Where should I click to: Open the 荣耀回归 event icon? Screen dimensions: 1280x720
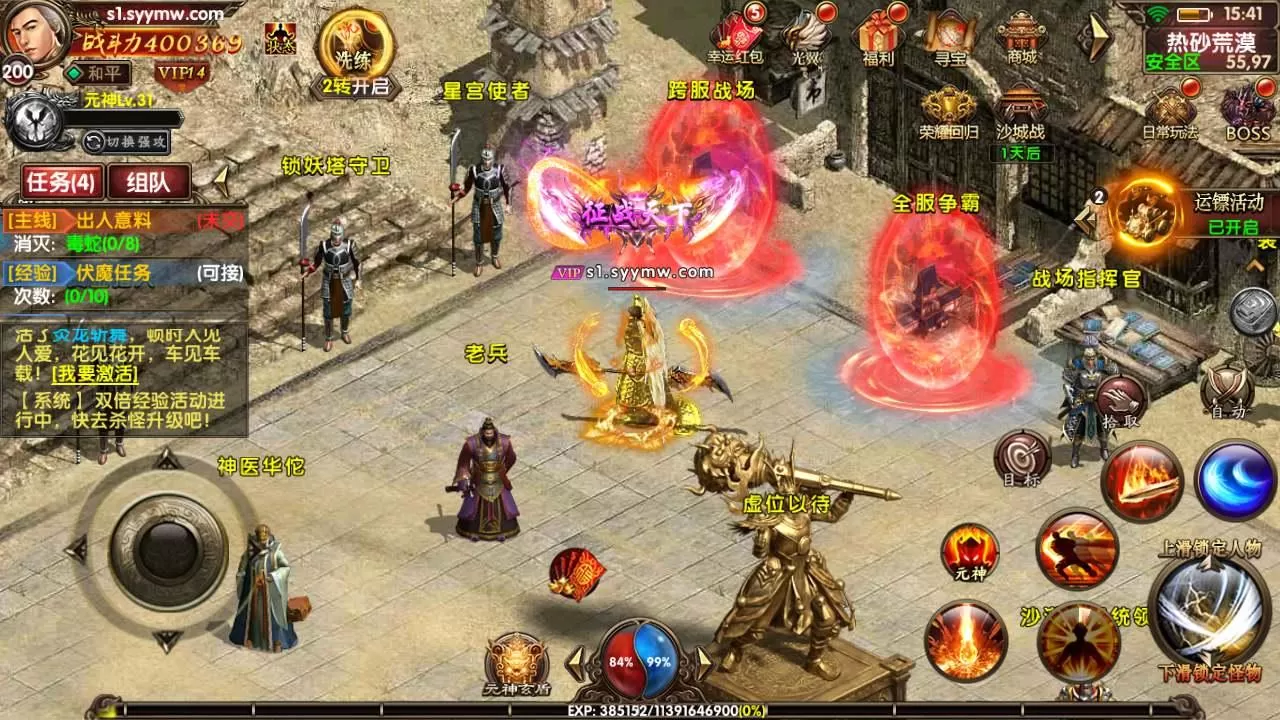[949, 111]
